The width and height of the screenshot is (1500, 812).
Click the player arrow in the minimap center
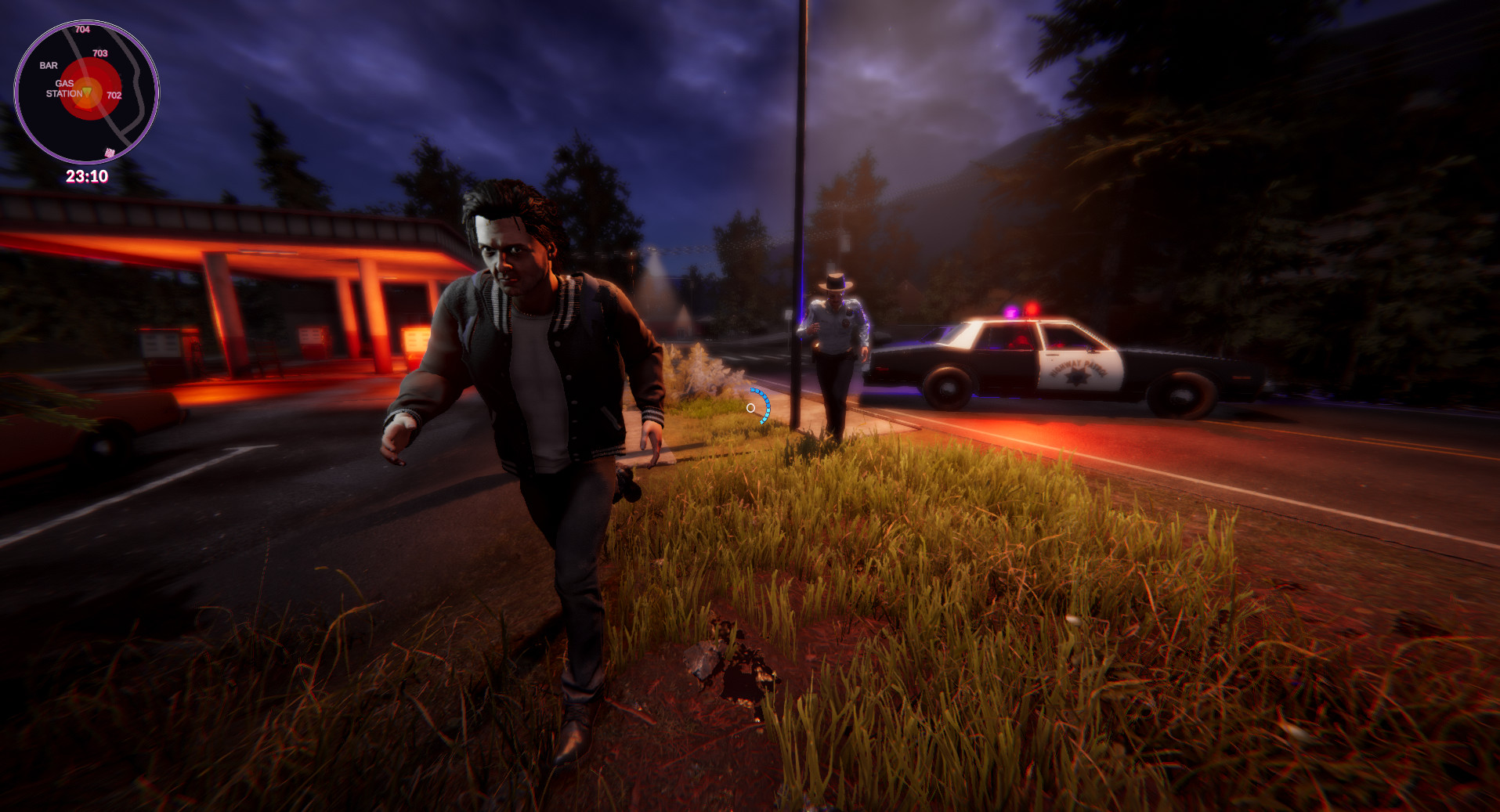(86, 92)
